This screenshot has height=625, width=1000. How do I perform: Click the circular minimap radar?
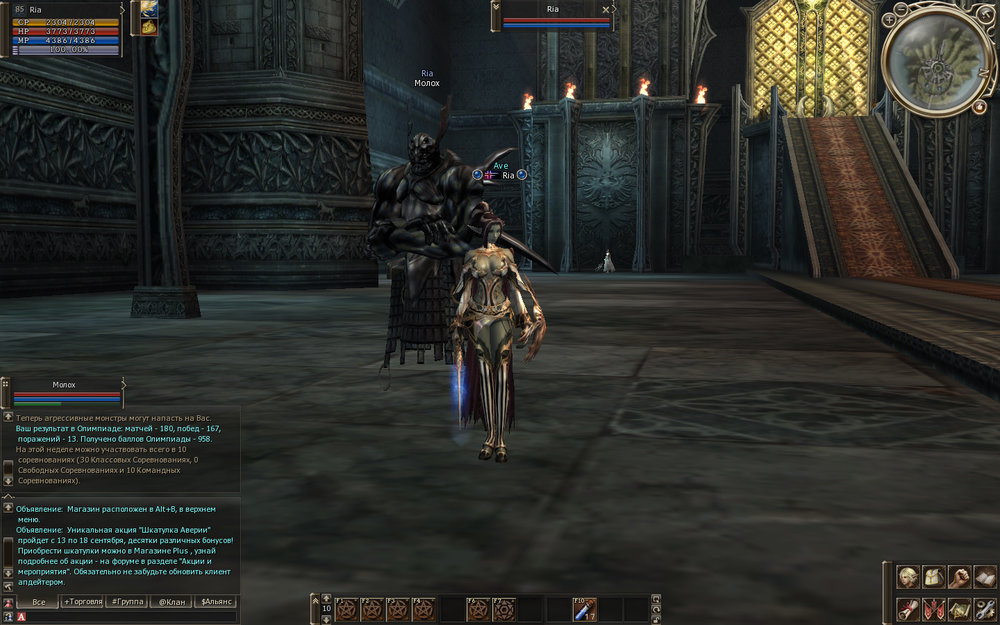938,57
